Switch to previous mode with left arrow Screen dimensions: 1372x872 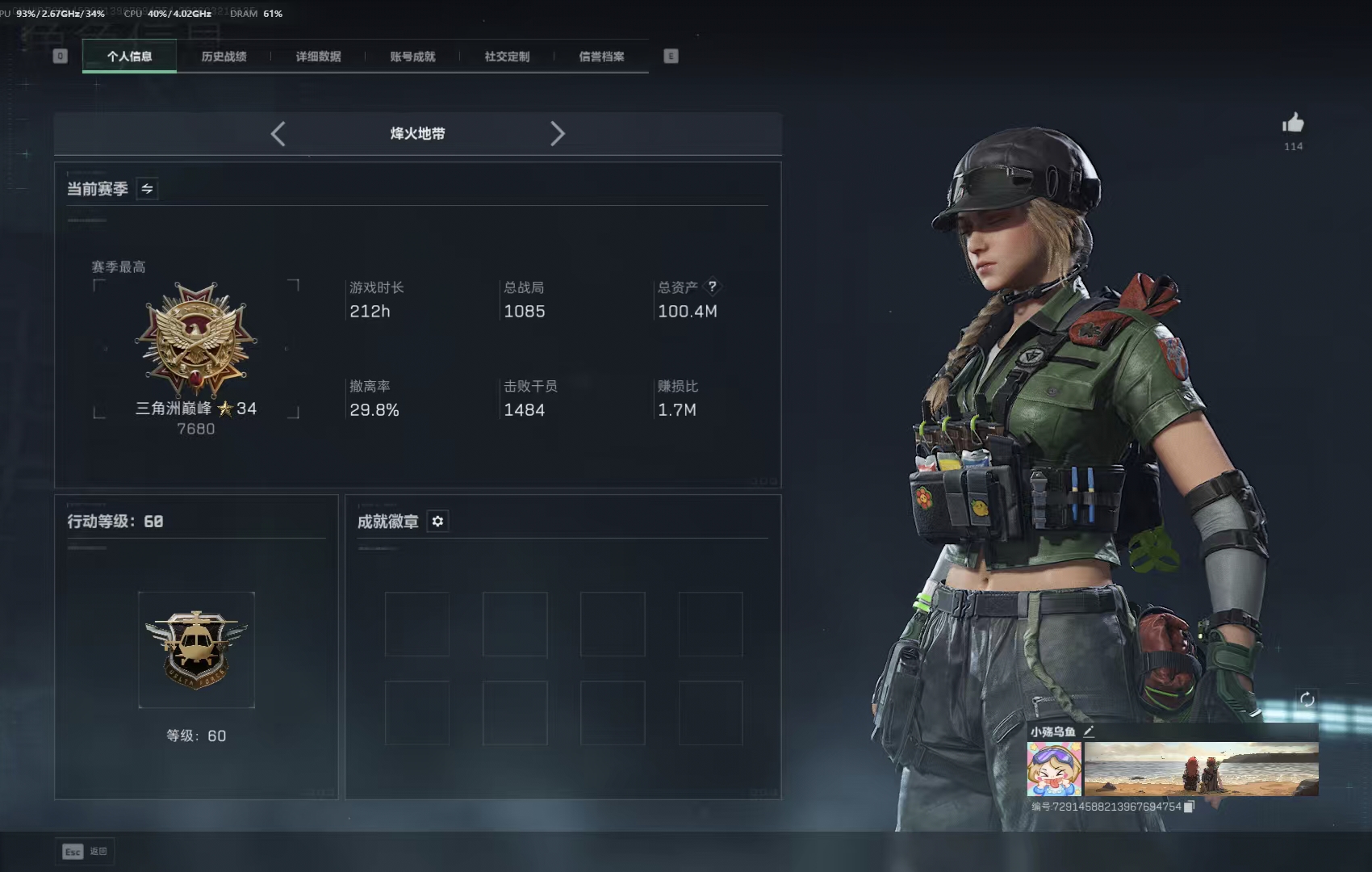coord(278,134)
